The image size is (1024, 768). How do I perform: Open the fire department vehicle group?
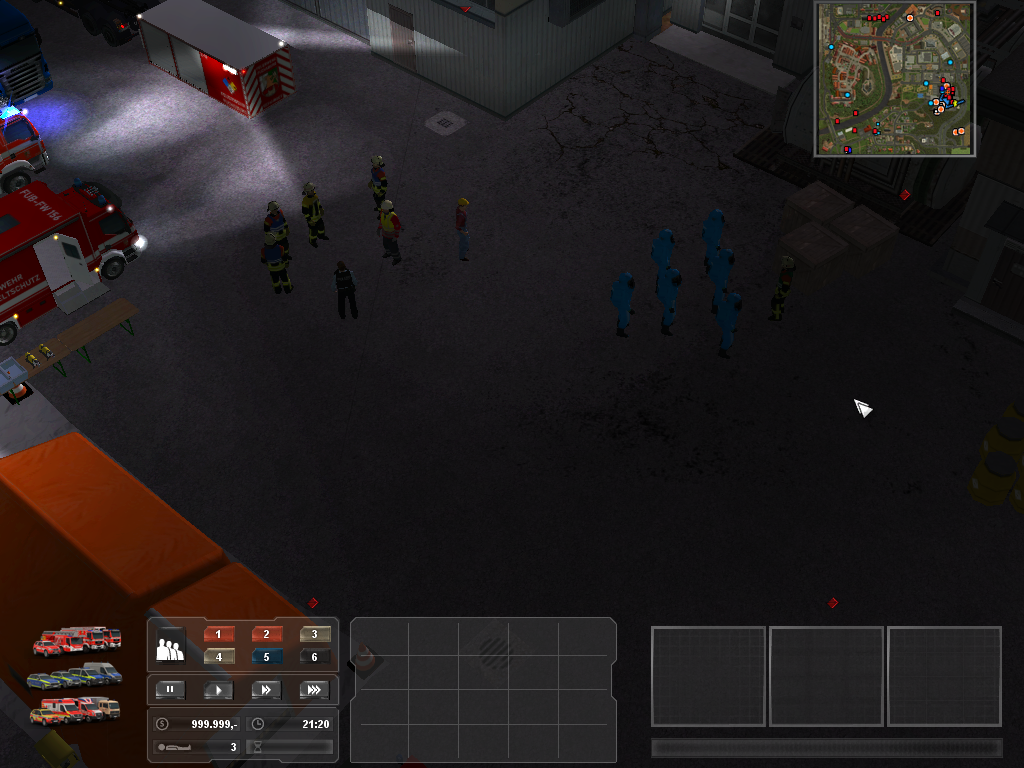[77, 640]
